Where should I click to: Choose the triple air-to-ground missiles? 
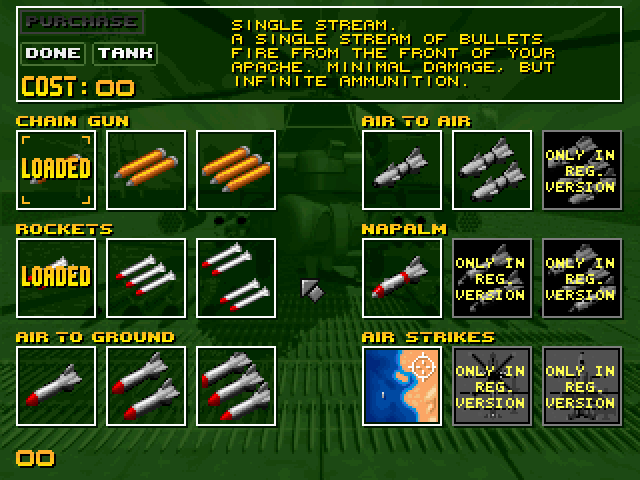click(236, 386)
